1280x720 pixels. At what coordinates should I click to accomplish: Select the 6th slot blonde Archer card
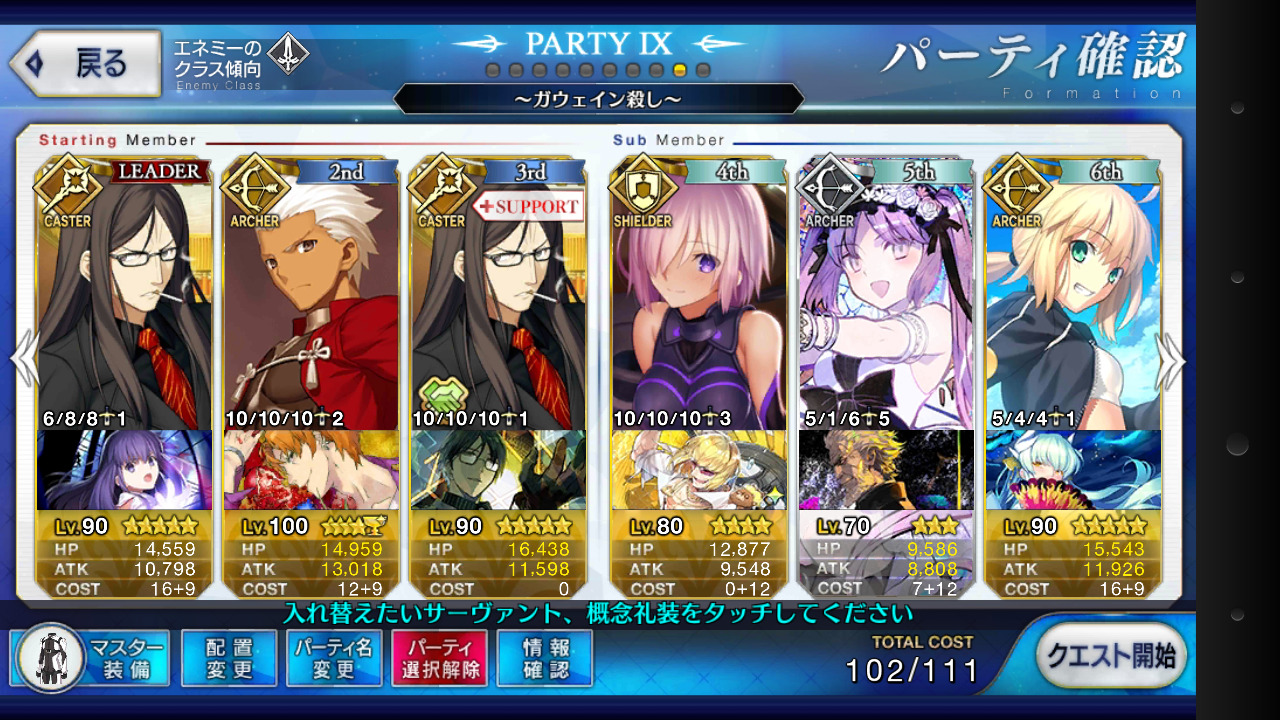(x=1073, y=300)
